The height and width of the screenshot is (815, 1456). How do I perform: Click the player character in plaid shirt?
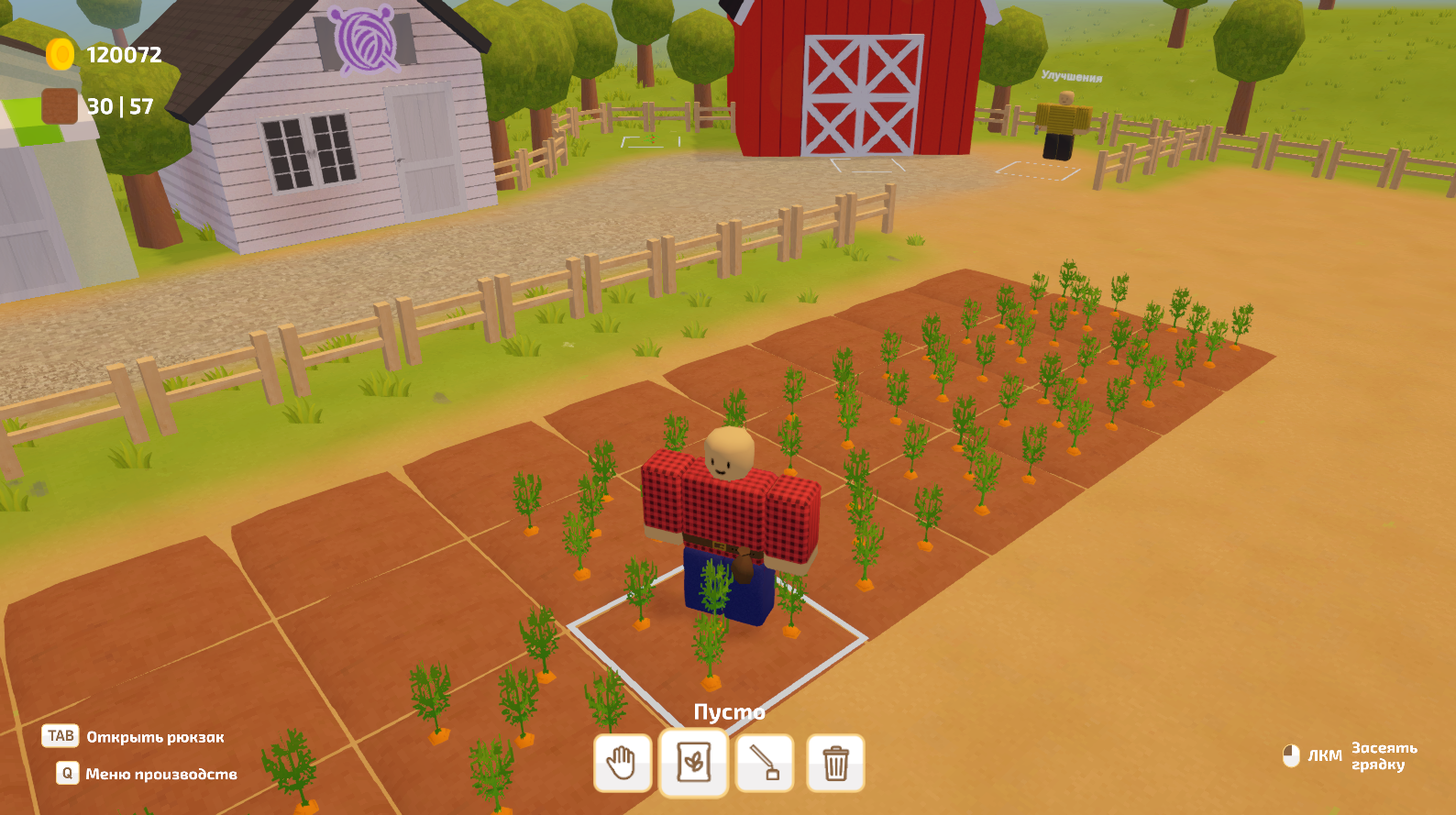[724, 513]
